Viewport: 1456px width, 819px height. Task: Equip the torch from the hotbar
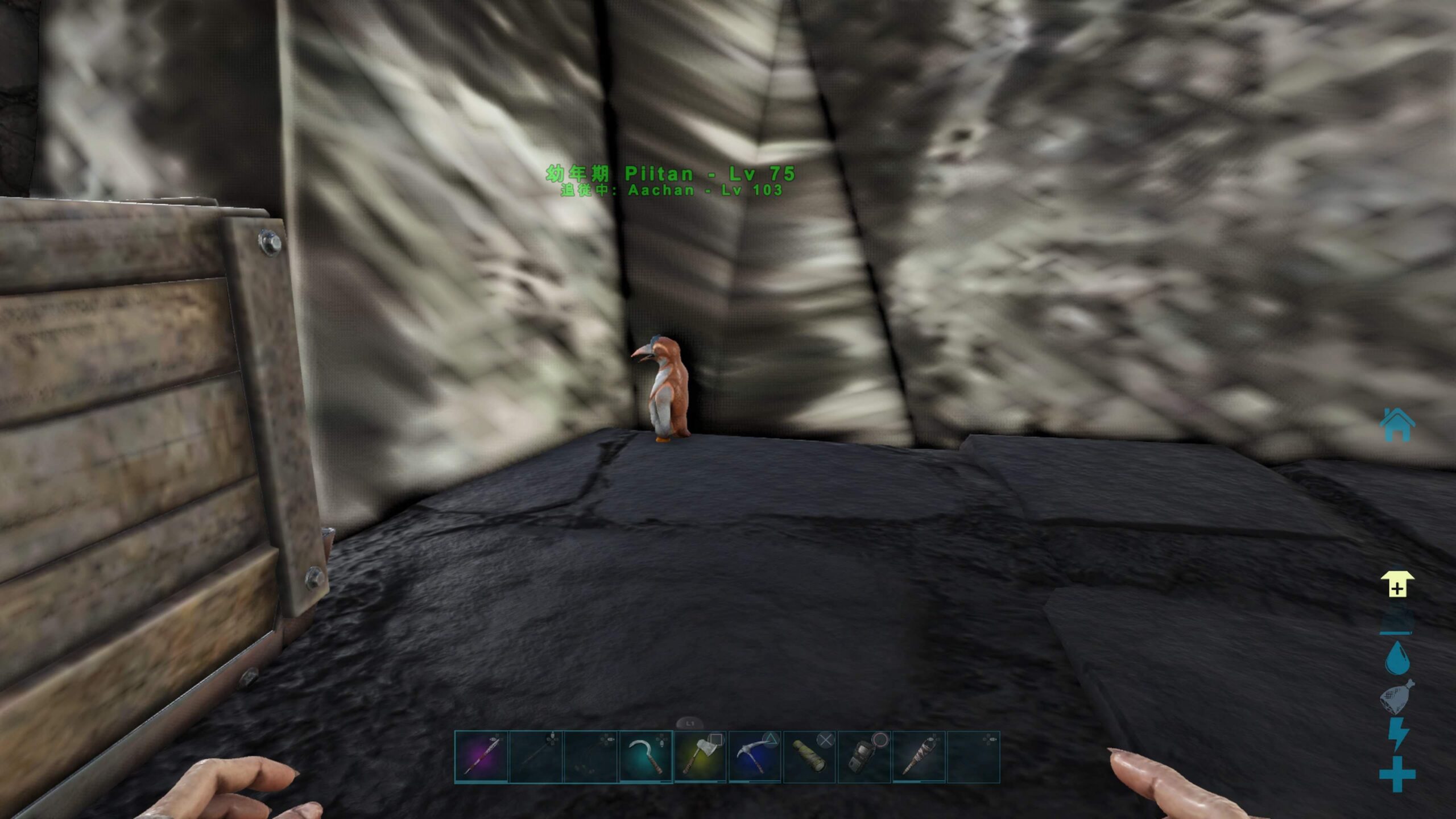[919, 757]
